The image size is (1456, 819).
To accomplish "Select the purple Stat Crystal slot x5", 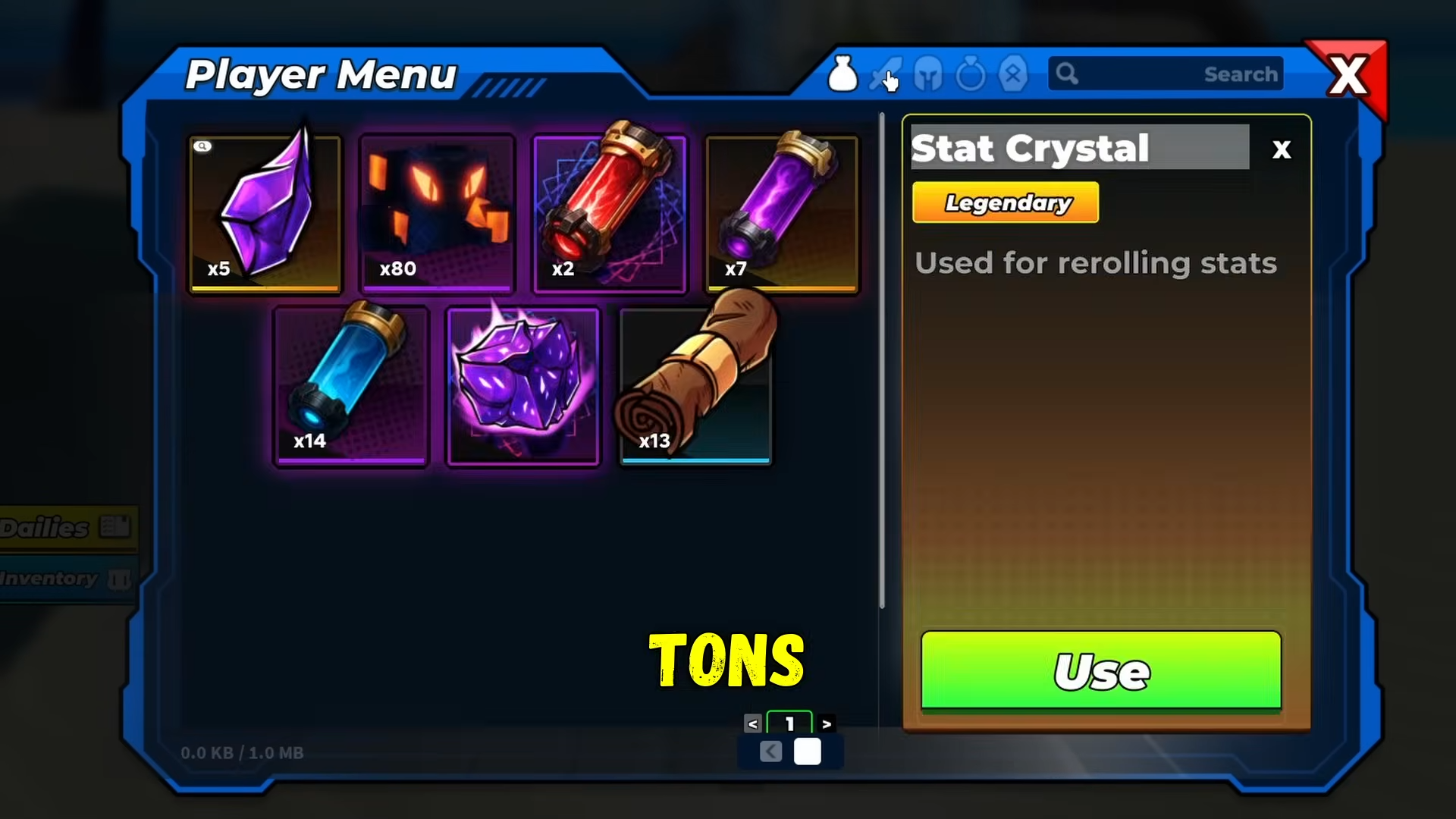I will pyautogui.click(x=265, y=213).
